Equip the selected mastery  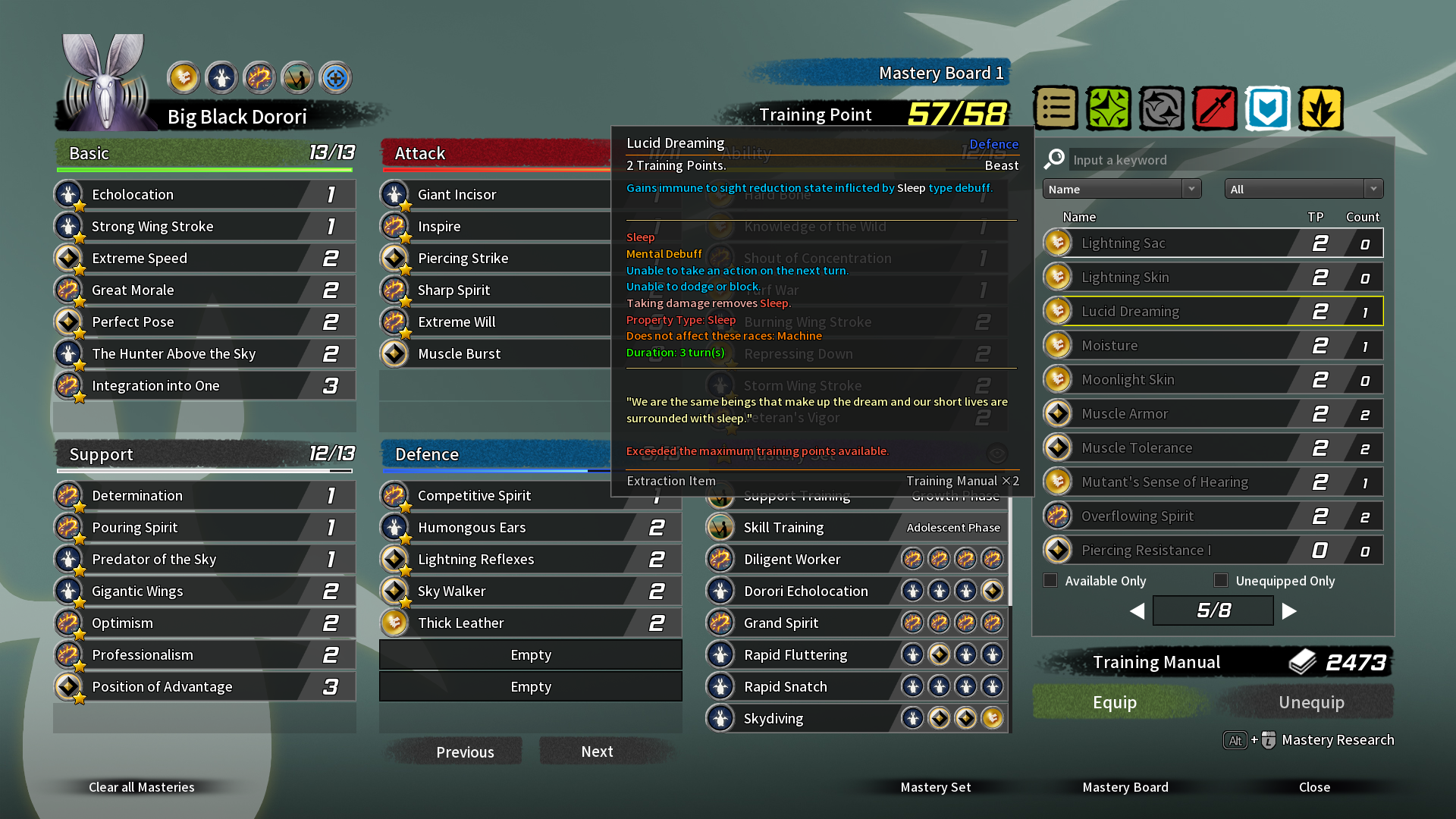[x=1114, y=702]
